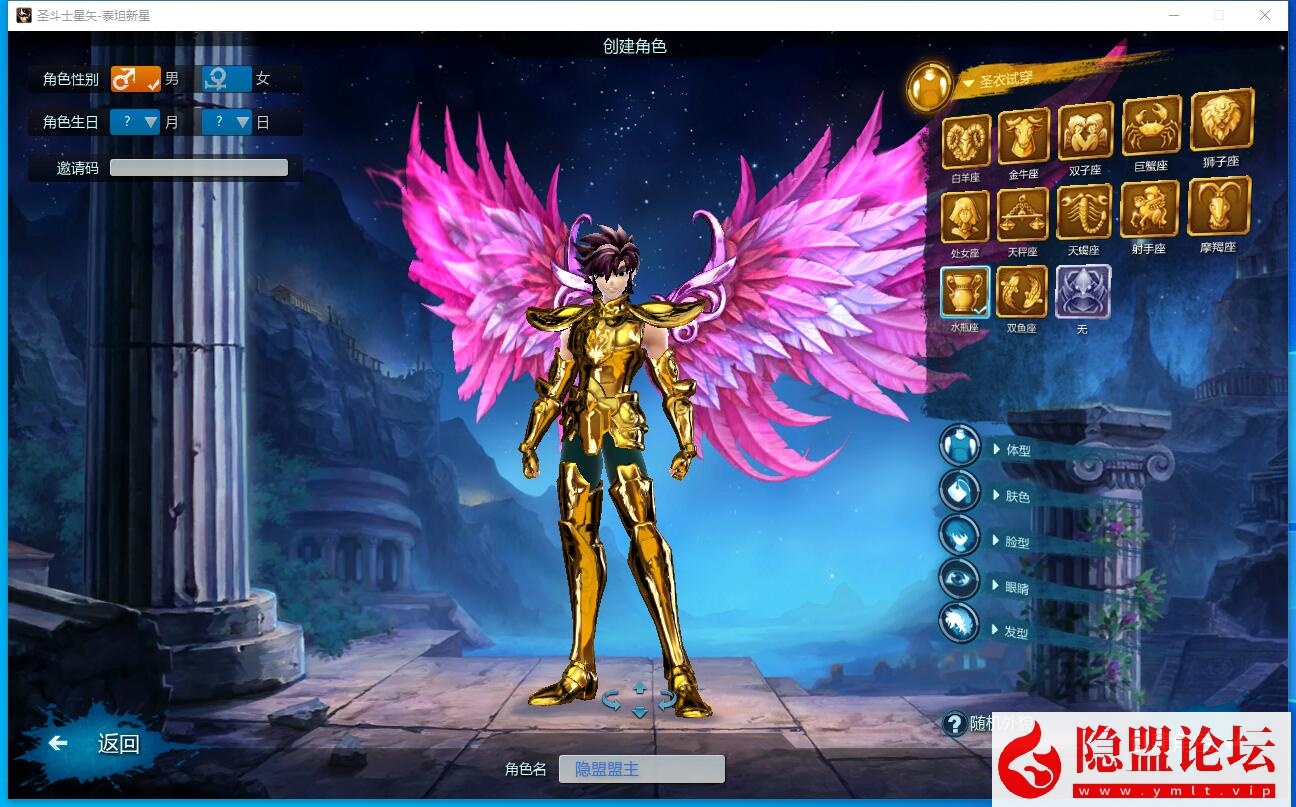1296x807 pixels.
Task: Try on the 双鱼座 (Pisces) cloth
Action: (1022, 293)
